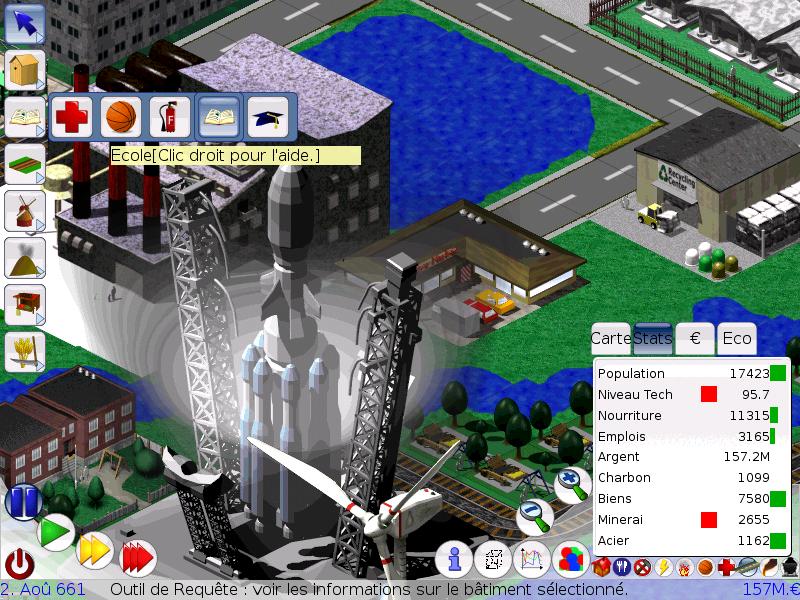Switch to the Eco tab
800x600 pixels.
tap(736, 338)
